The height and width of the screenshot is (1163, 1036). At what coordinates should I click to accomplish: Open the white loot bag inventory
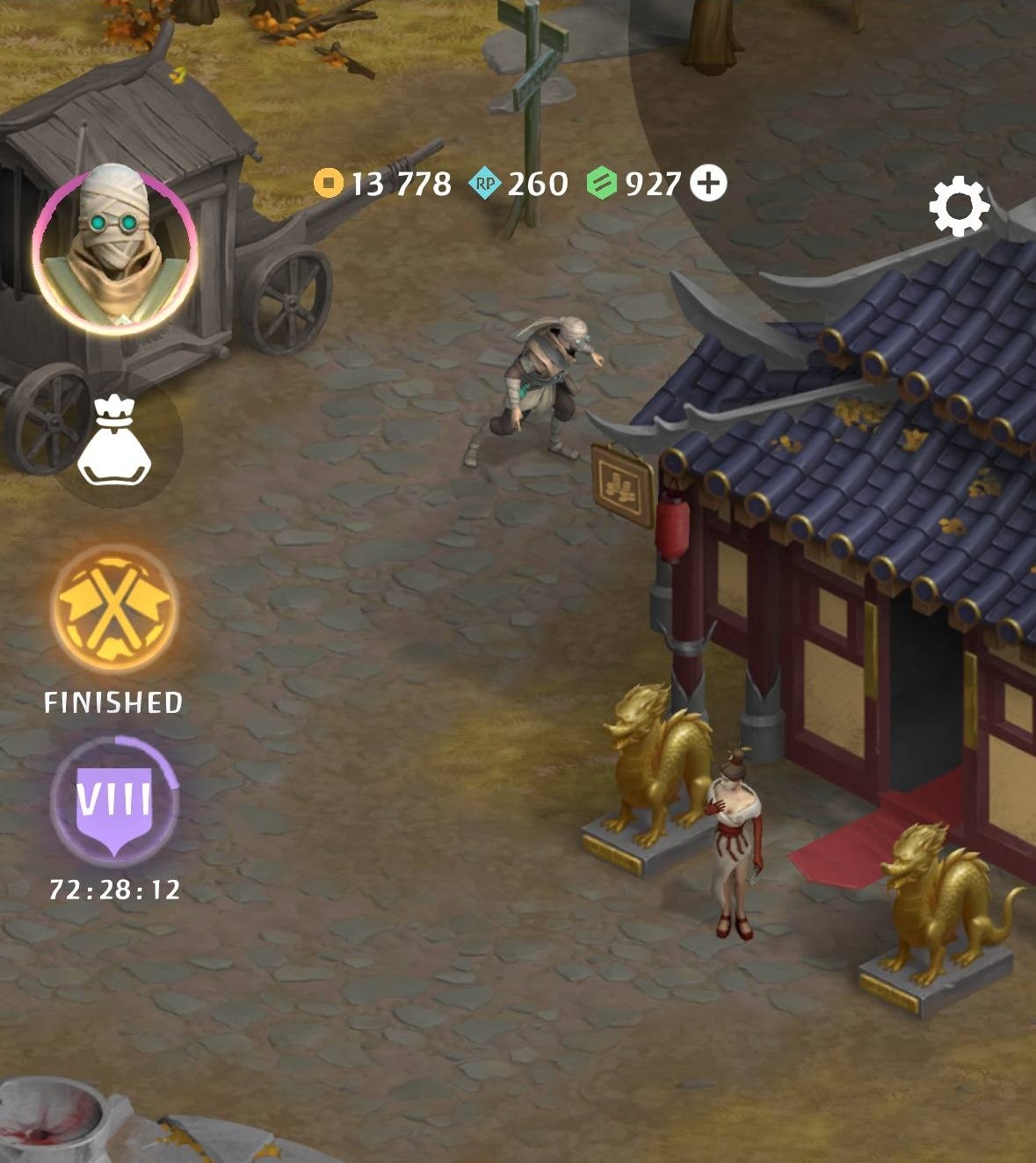pos(115,440)
